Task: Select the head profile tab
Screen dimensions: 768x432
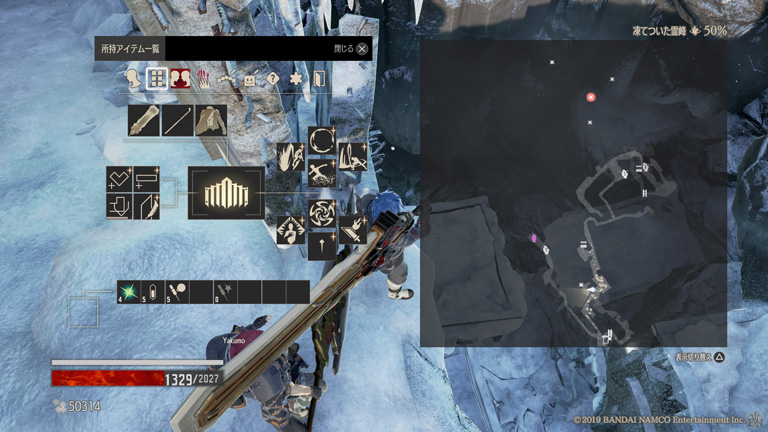Action: [134, 79]
